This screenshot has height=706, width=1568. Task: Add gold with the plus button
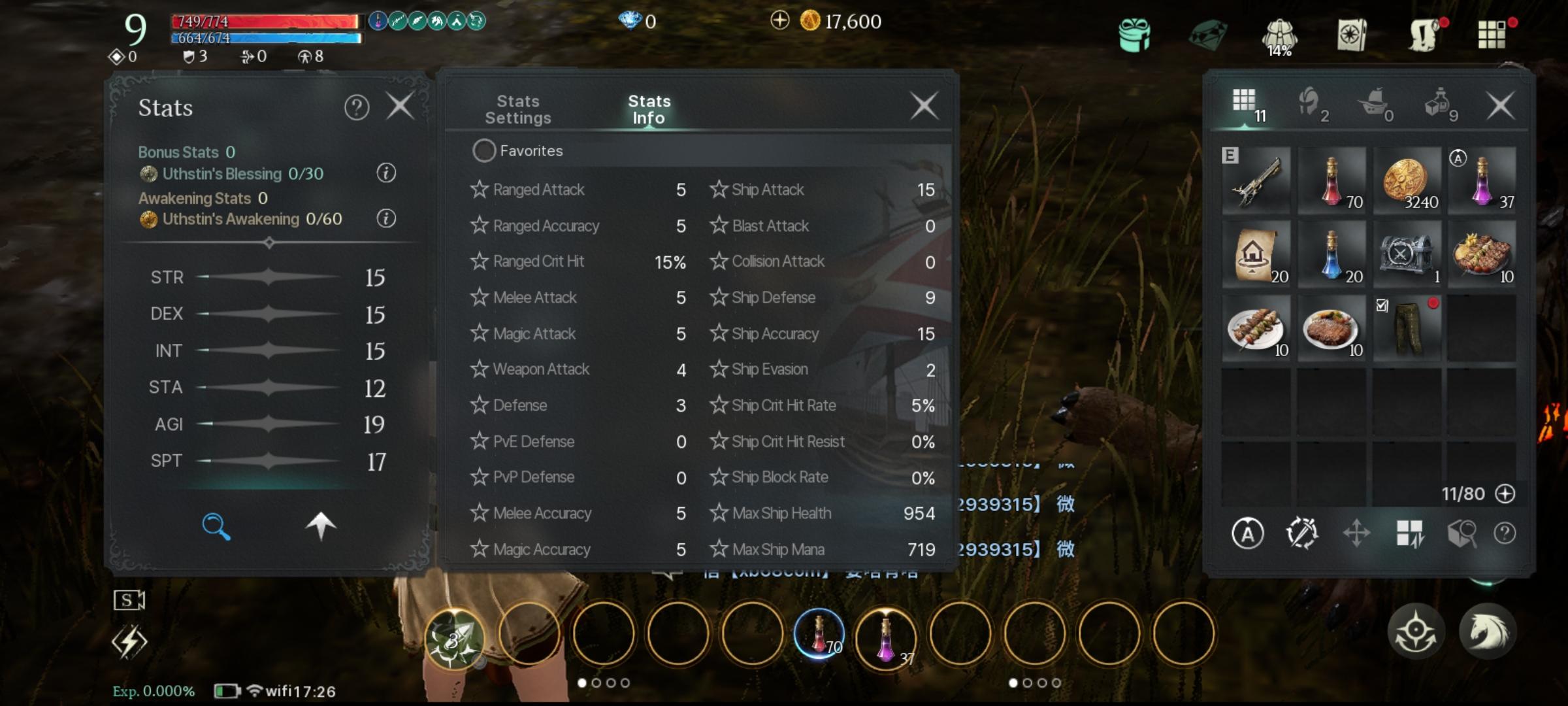coord(779,21)
